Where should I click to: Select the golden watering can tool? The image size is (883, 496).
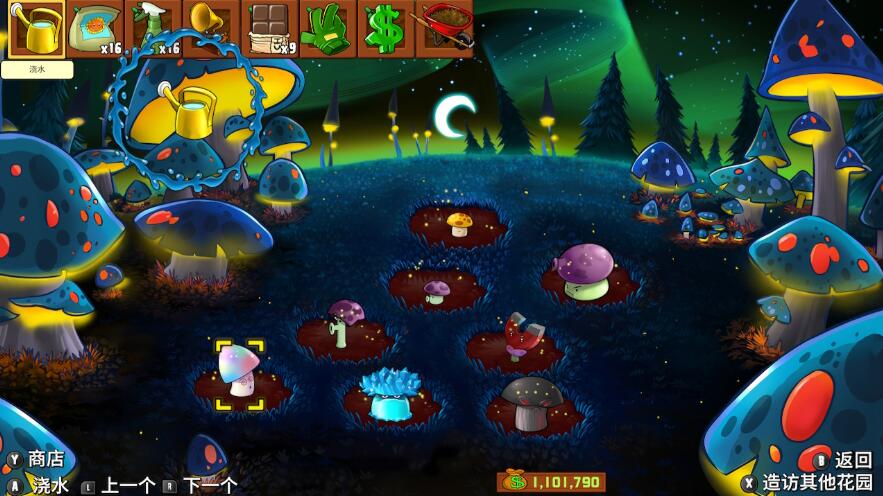[x=36, y=29]
